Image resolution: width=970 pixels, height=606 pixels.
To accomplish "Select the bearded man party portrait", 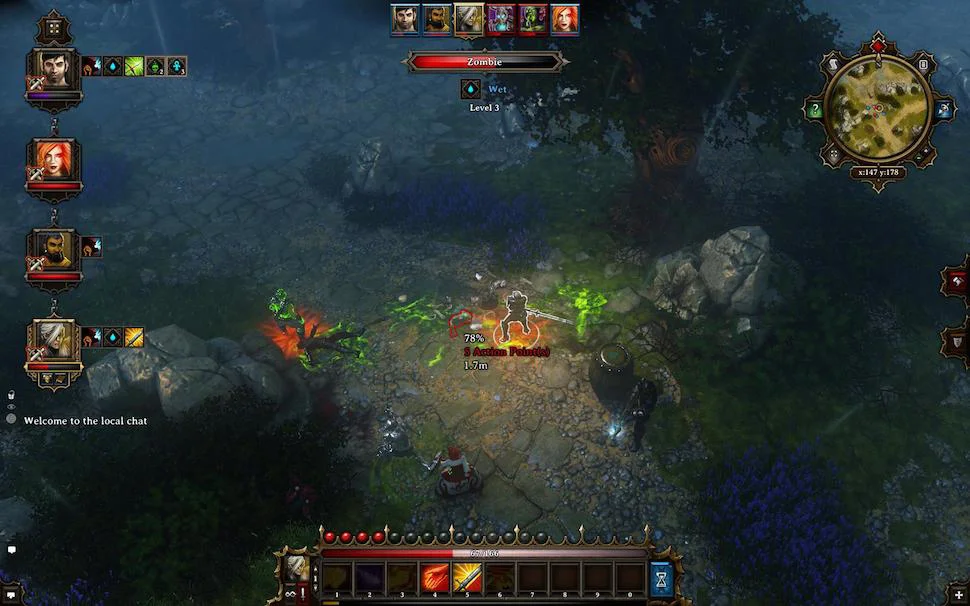I will (54, 250).
